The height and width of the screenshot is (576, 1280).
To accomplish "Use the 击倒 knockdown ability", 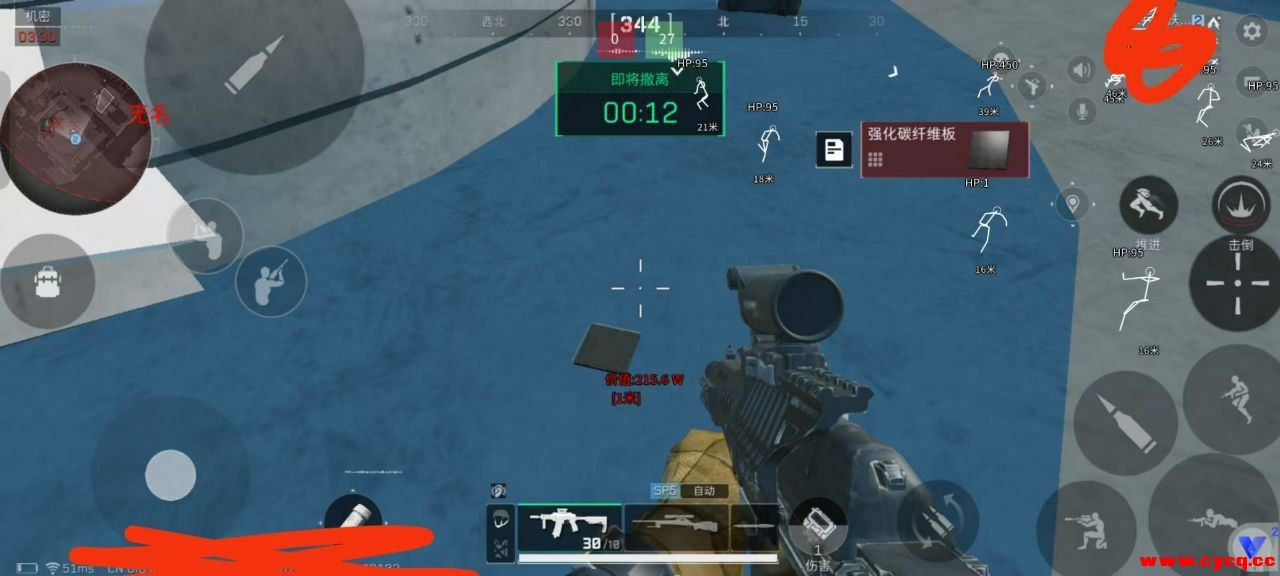I will point(1241,205).
